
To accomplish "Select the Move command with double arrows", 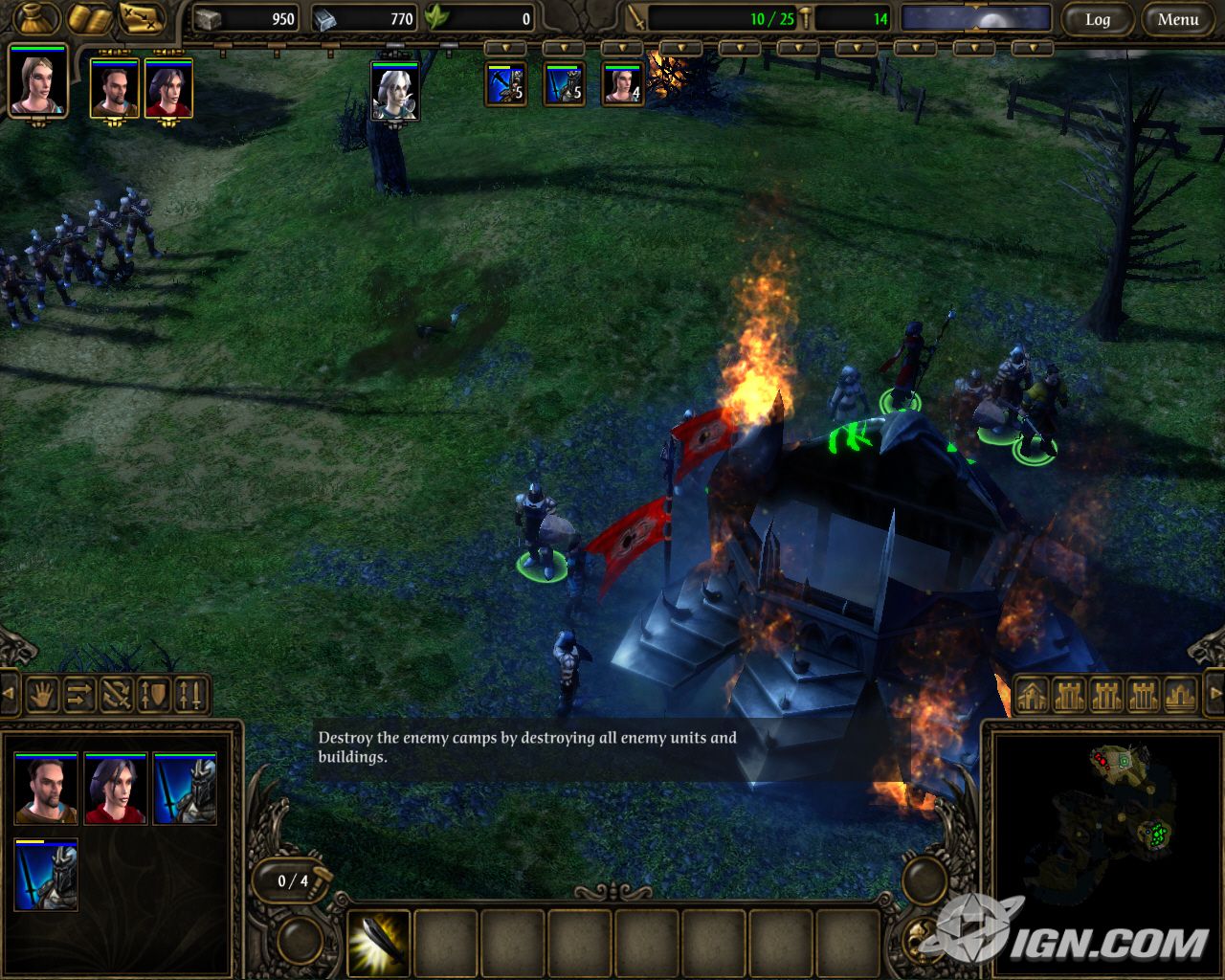I will 80,695.
